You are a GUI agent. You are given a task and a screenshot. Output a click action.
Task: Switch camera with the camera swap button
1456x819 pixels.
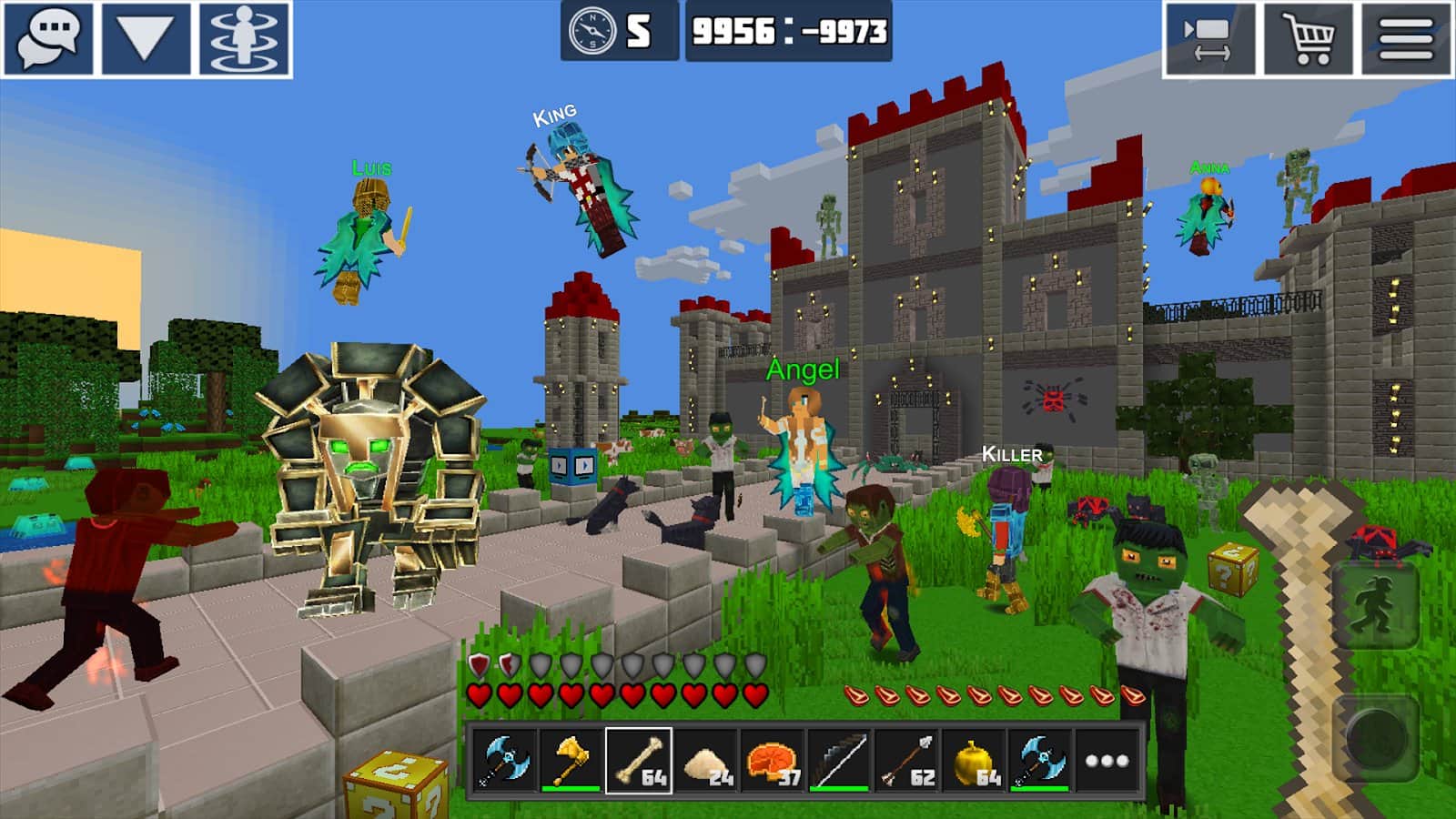[x=1208, y=39]
